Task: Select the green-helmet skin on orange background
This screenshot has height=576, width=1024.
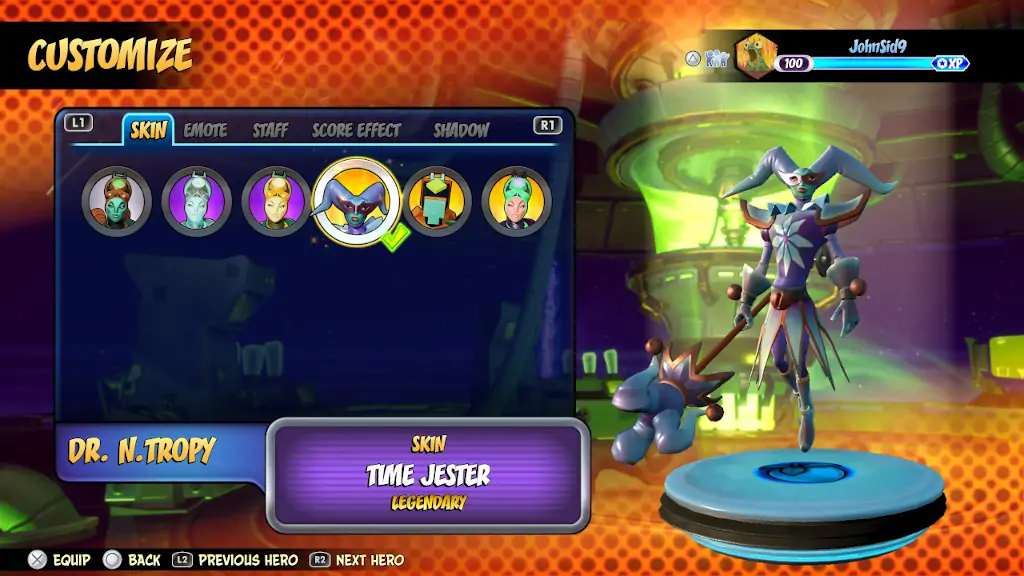Action: tap(517, 201)
